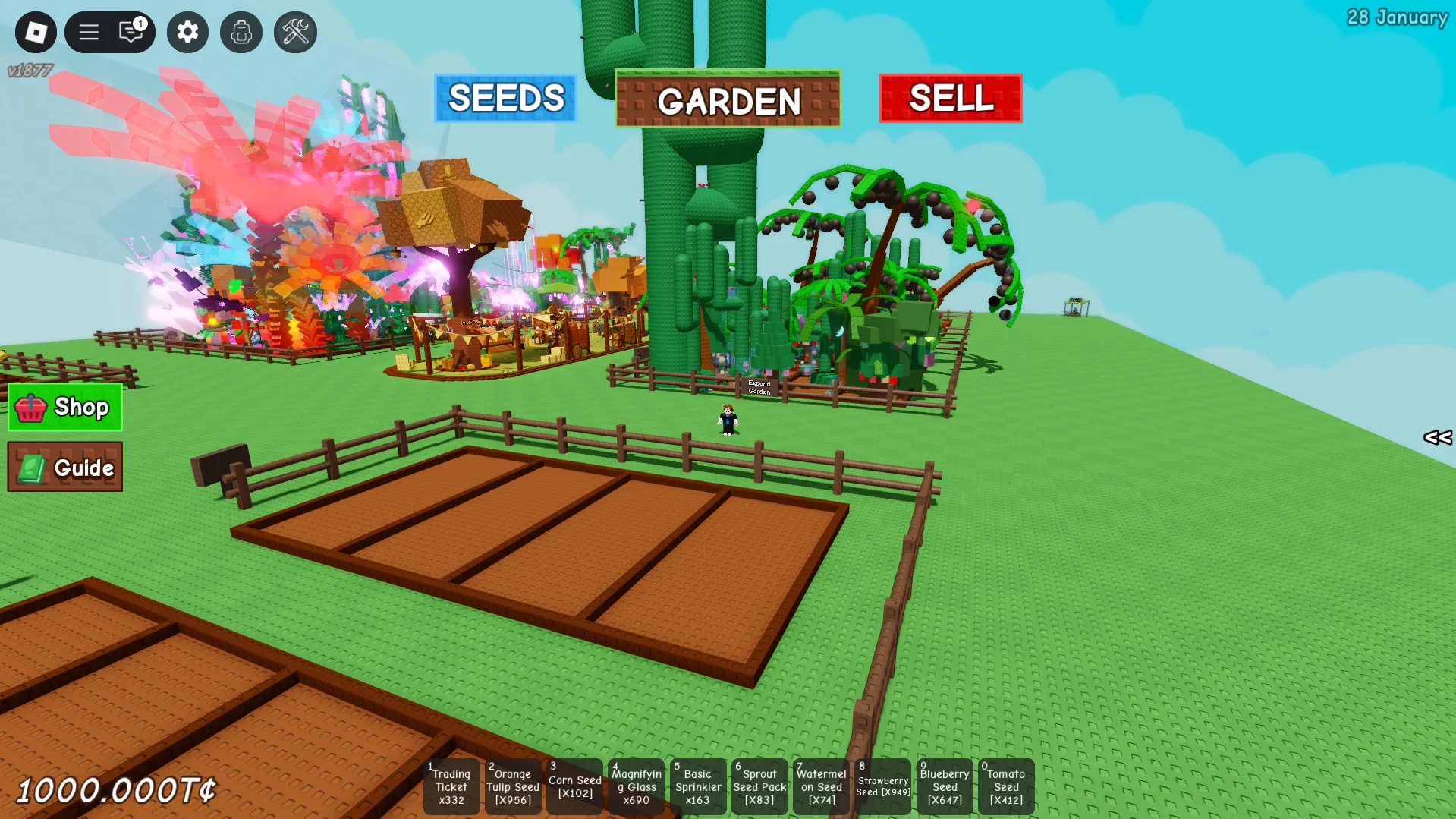This screenshot has height=819, width=1456.
Task: Select the Basic Sprinkler in the hotbar
Action: point(697,786)
